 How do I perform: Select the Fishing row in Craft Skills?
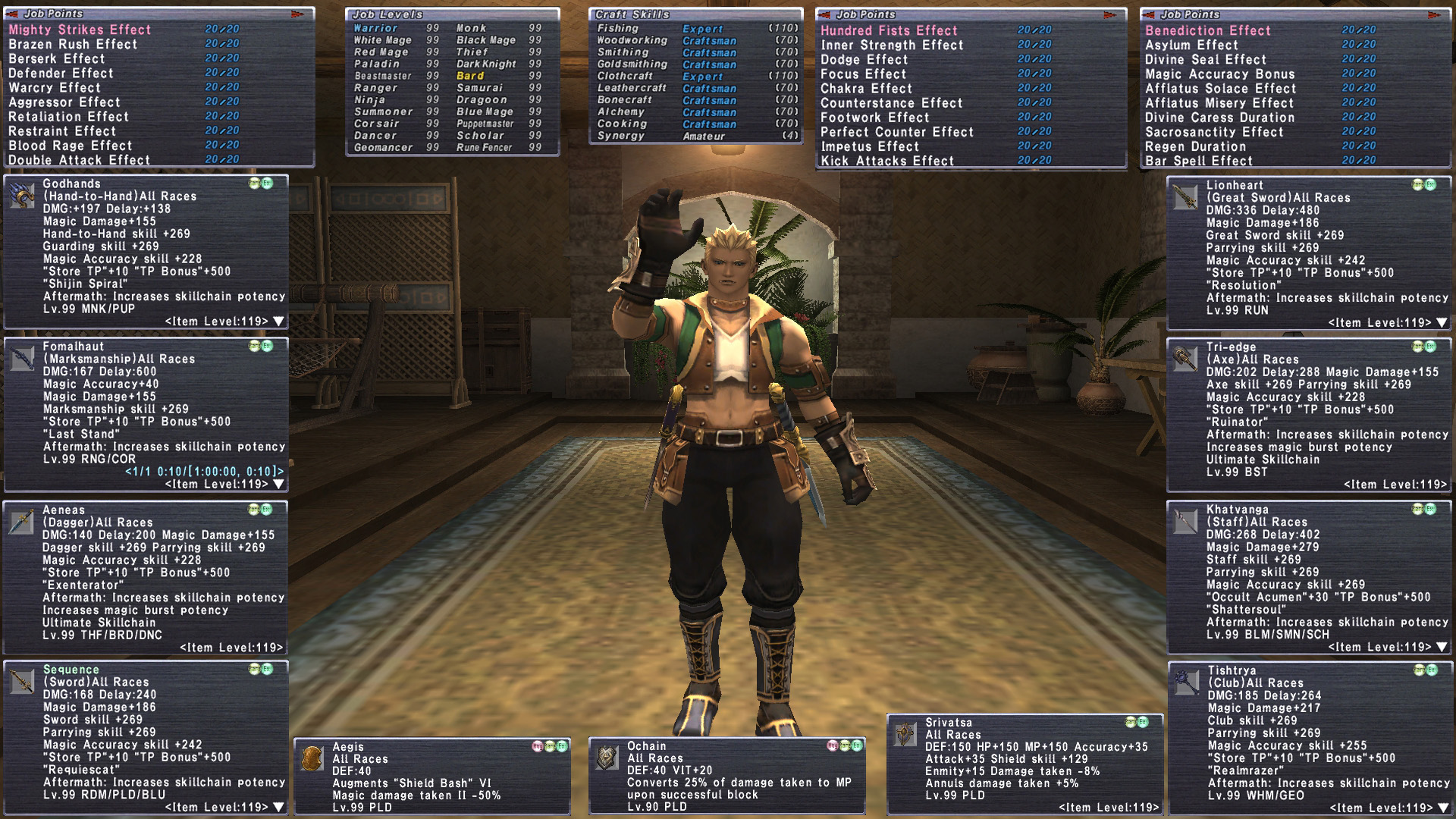pyautogui.click(x=618, y=28)
